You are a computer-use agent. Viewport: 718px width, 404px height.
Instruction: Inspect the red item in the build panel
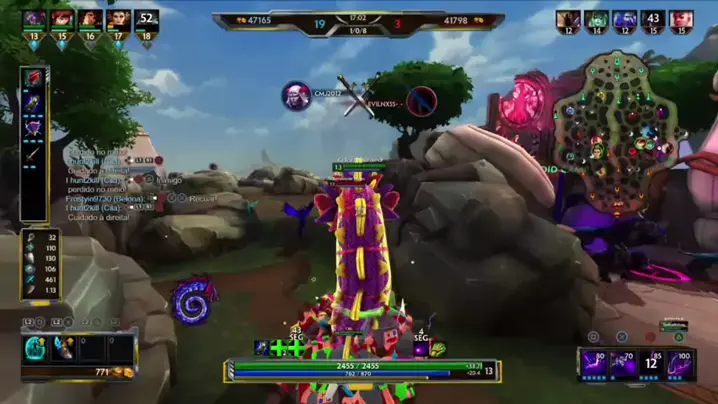[34, 78]
